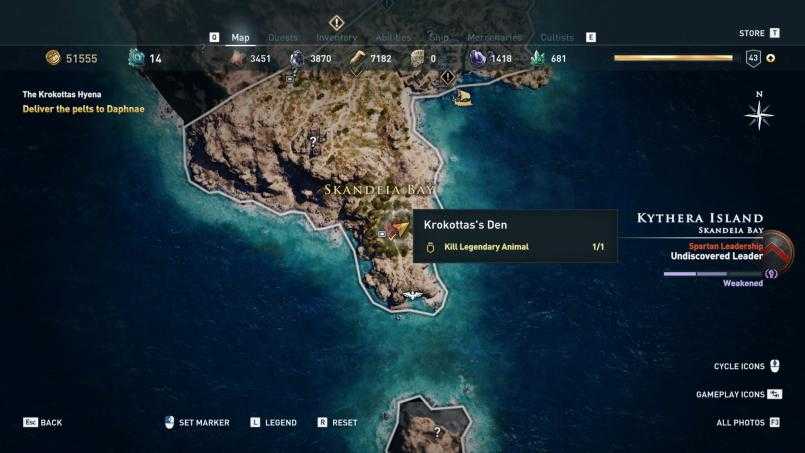The width and height of the screenshot is (805, 453).
Task: Select the Krokottas's Den location marker
Action: 400,229
